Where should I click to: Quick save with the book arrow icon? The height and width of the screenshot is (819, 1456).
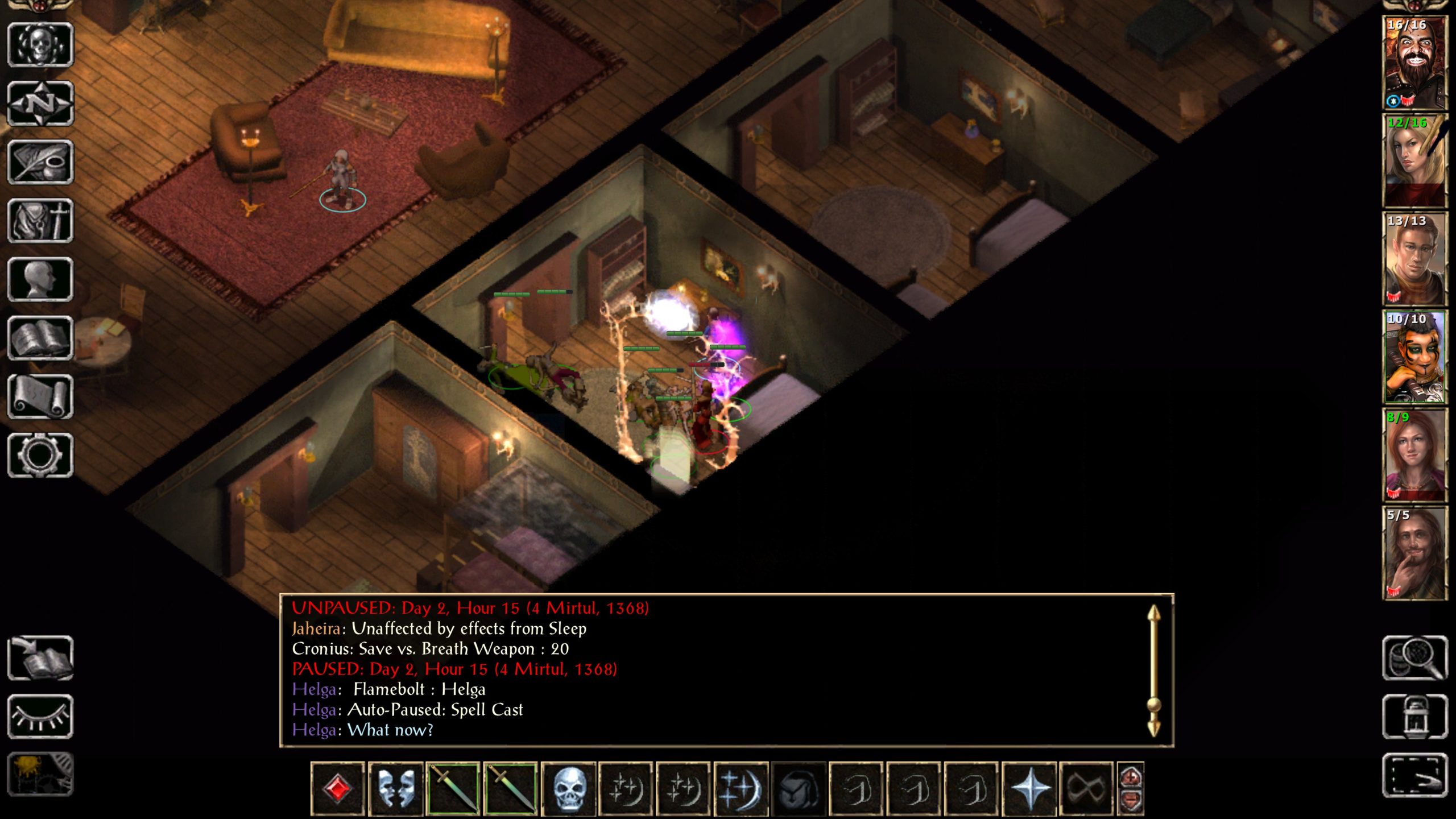click(x=40, y=658)
